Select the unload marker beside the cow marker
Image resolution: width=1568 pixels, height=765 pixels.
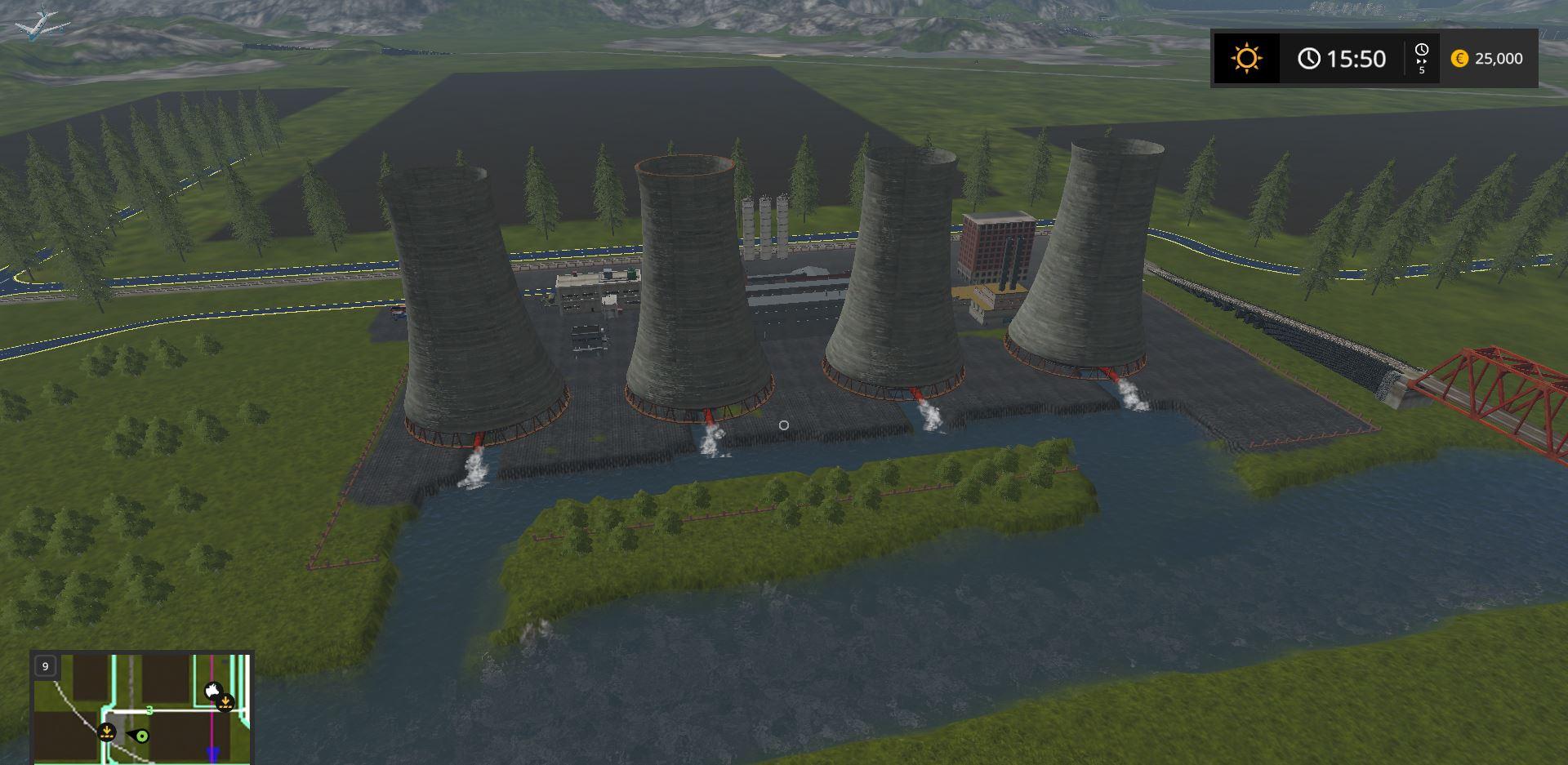(x=226, y=702)
